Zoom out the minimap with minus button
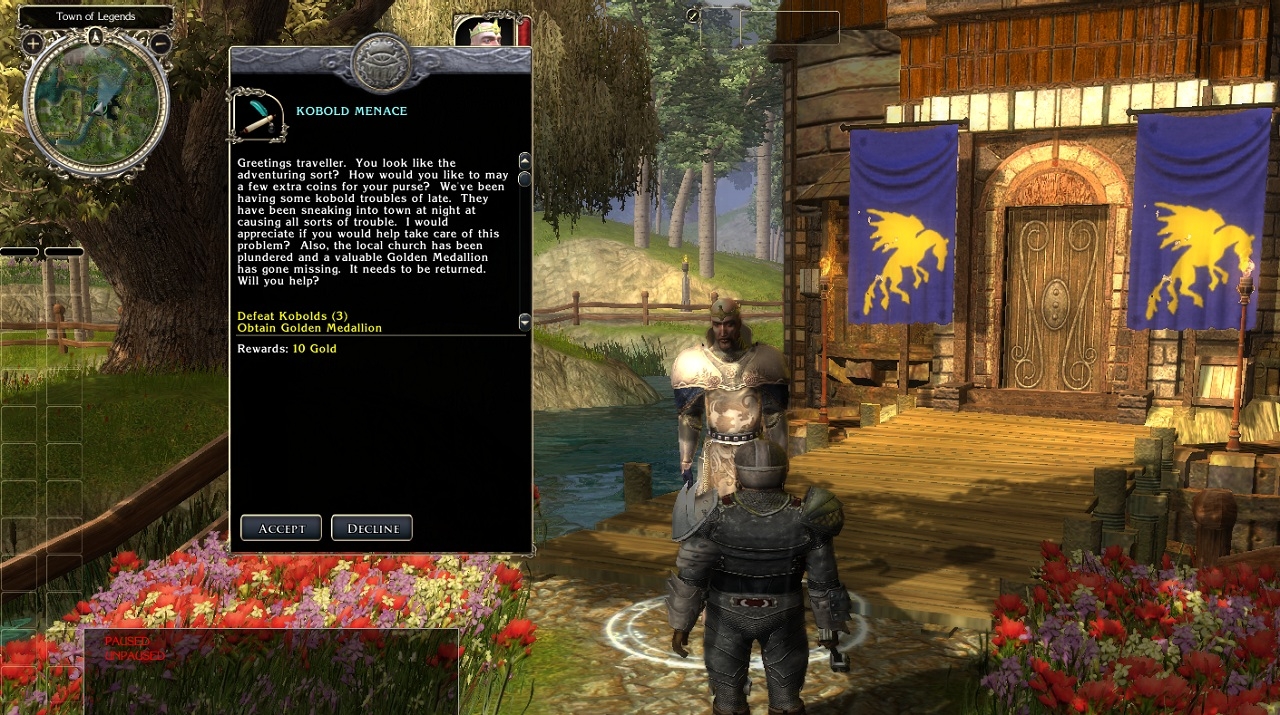 (x=160, y=43)
